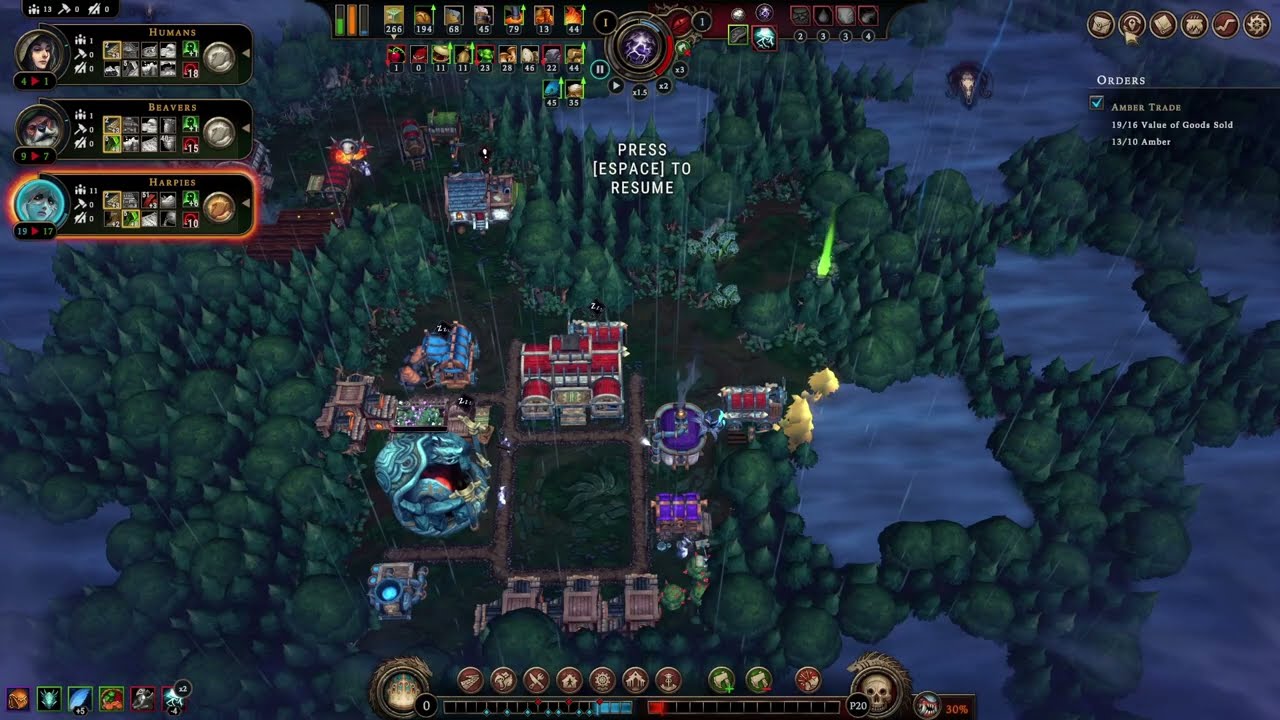Open the roads build category
Image resolution: width=1280 pixels, height=720 pixels.
[470, 681]
